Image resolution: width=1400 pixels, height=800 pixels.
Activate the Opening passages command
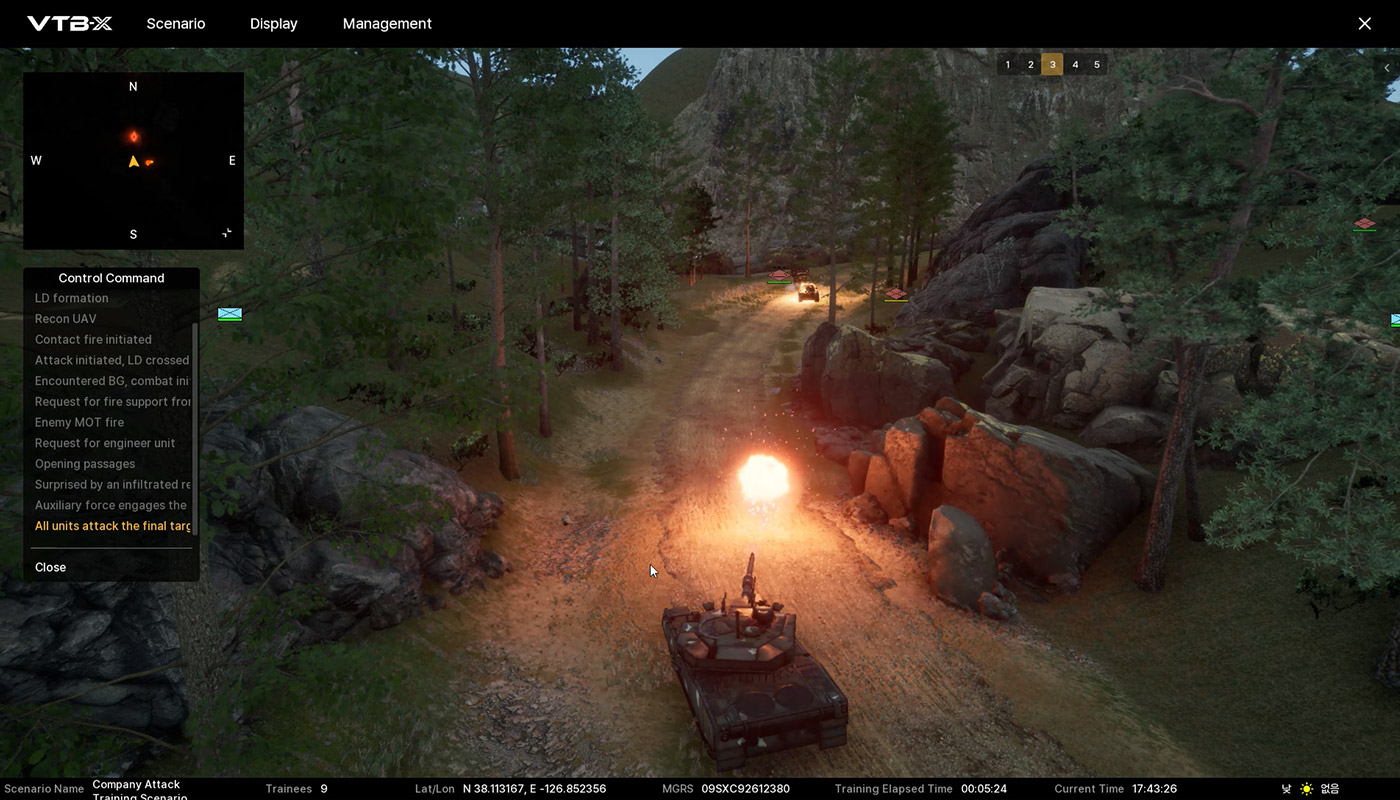pyautogui.click(x=85, y=464)
